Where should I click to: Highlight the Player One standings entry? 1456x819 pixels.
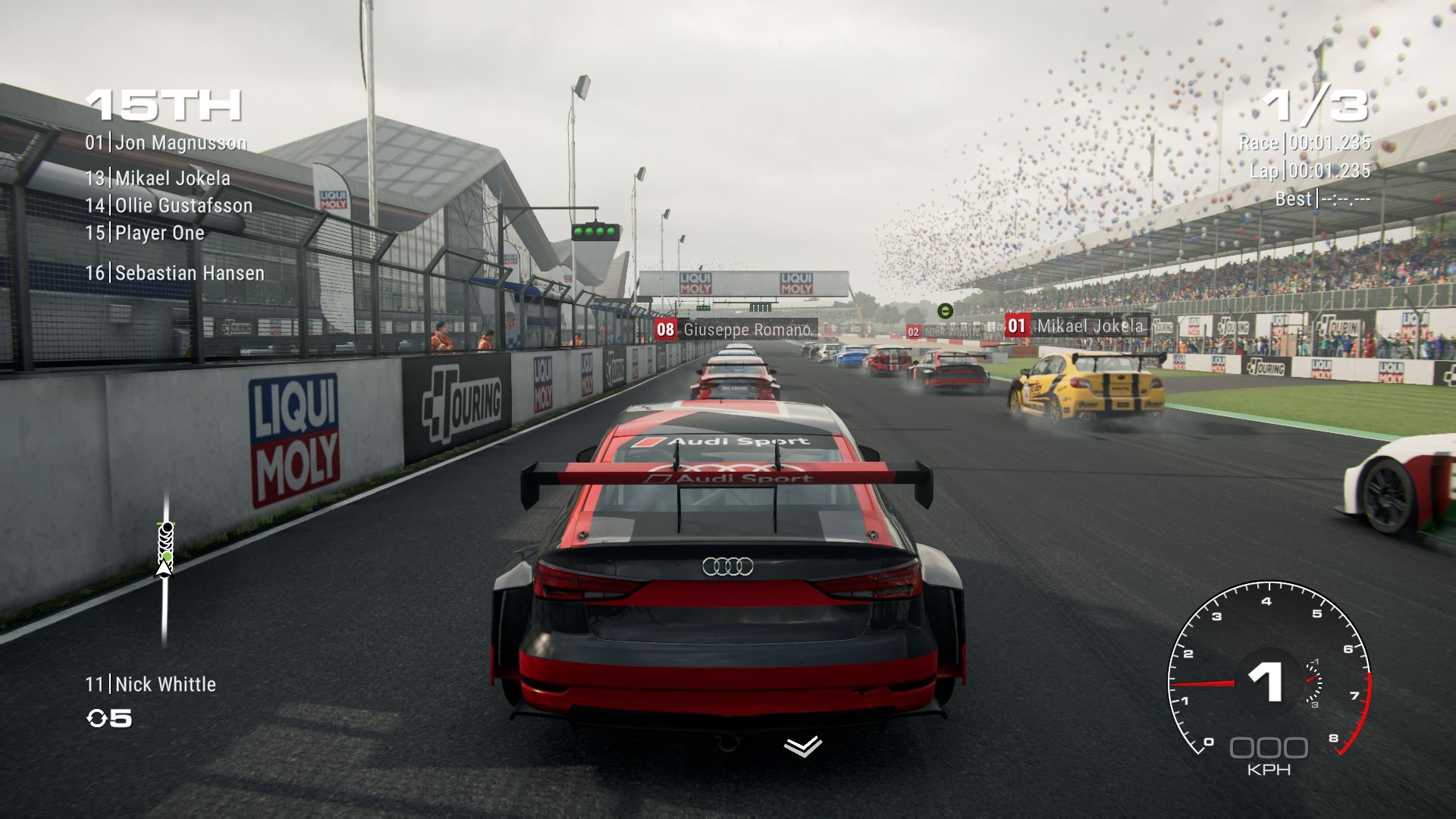[145, 233]
